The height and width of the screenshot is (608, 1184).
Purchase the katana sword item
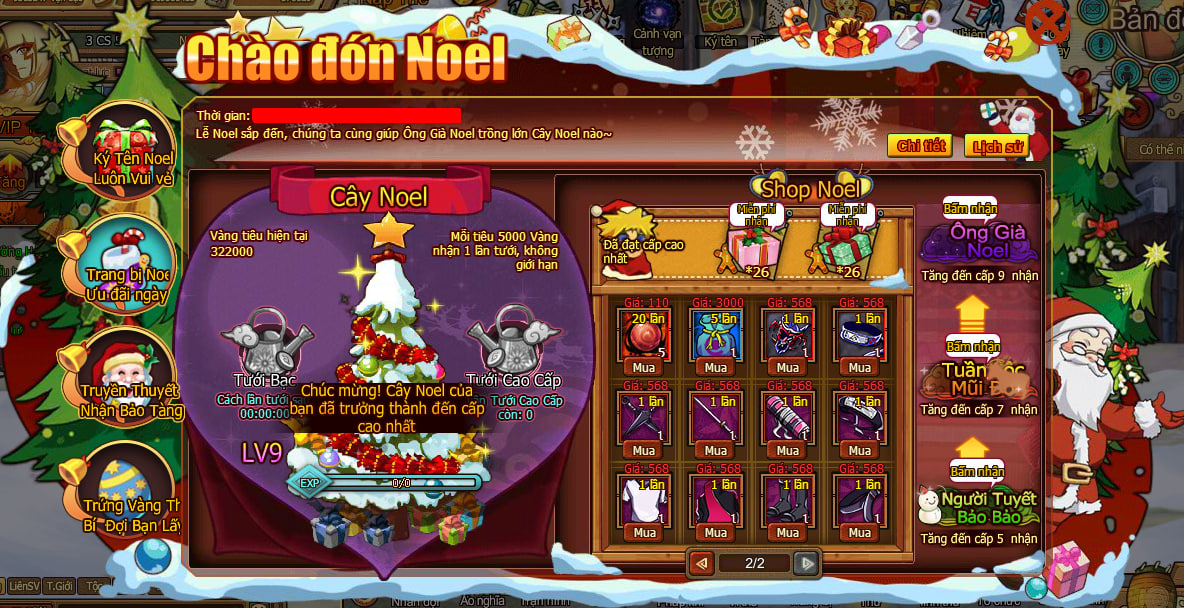click(716, 450)
